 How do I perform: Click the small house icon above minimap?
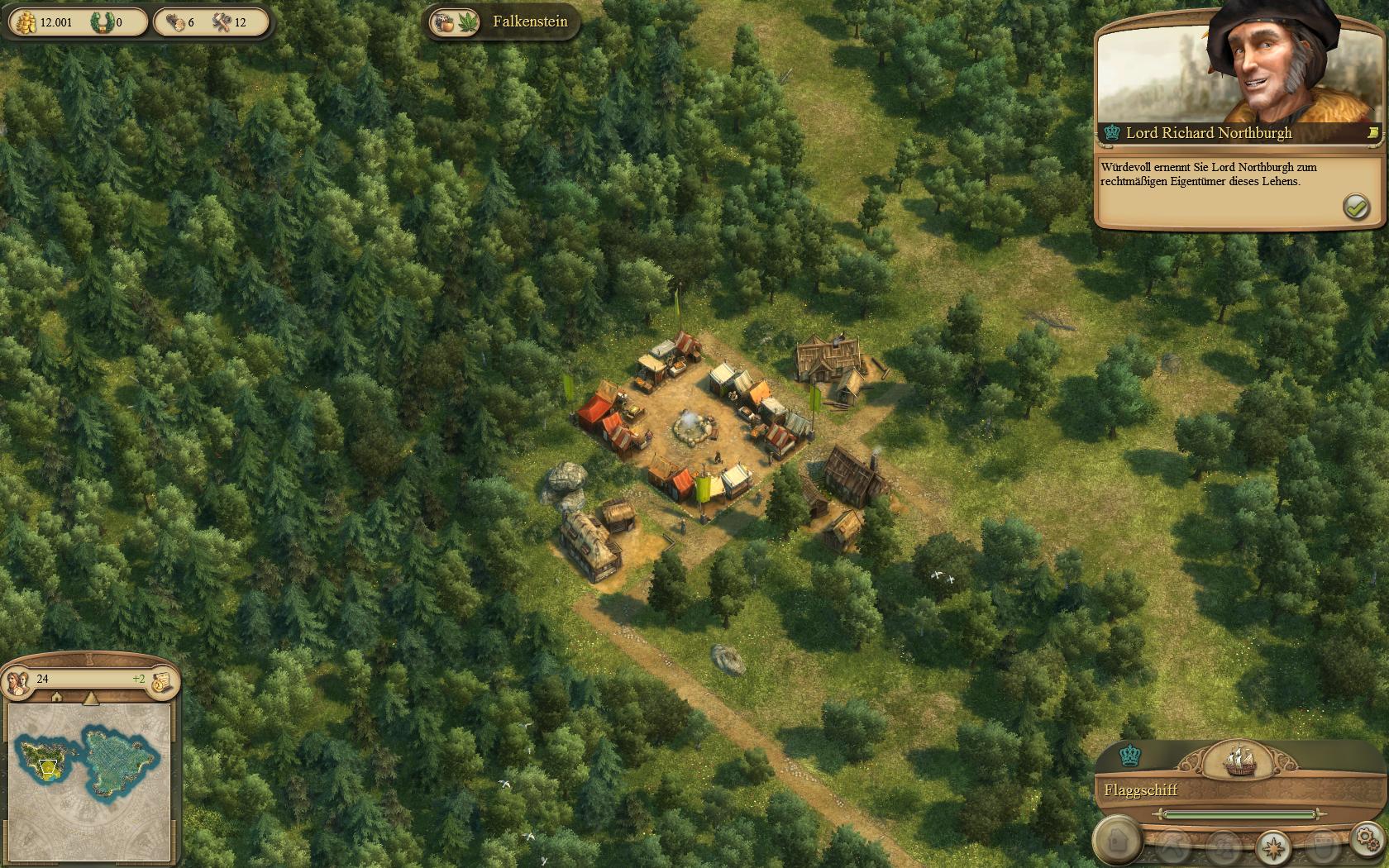point(57,698)
